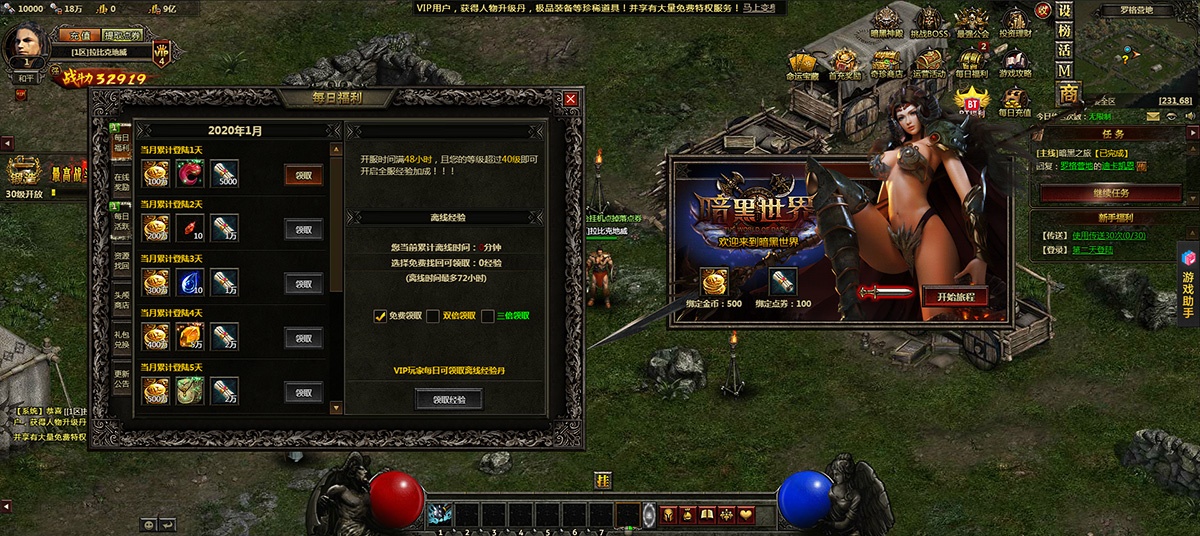1200x536 pixels.
Task: Continue the quest via 继续任务 button
Action: [1109, 193]
